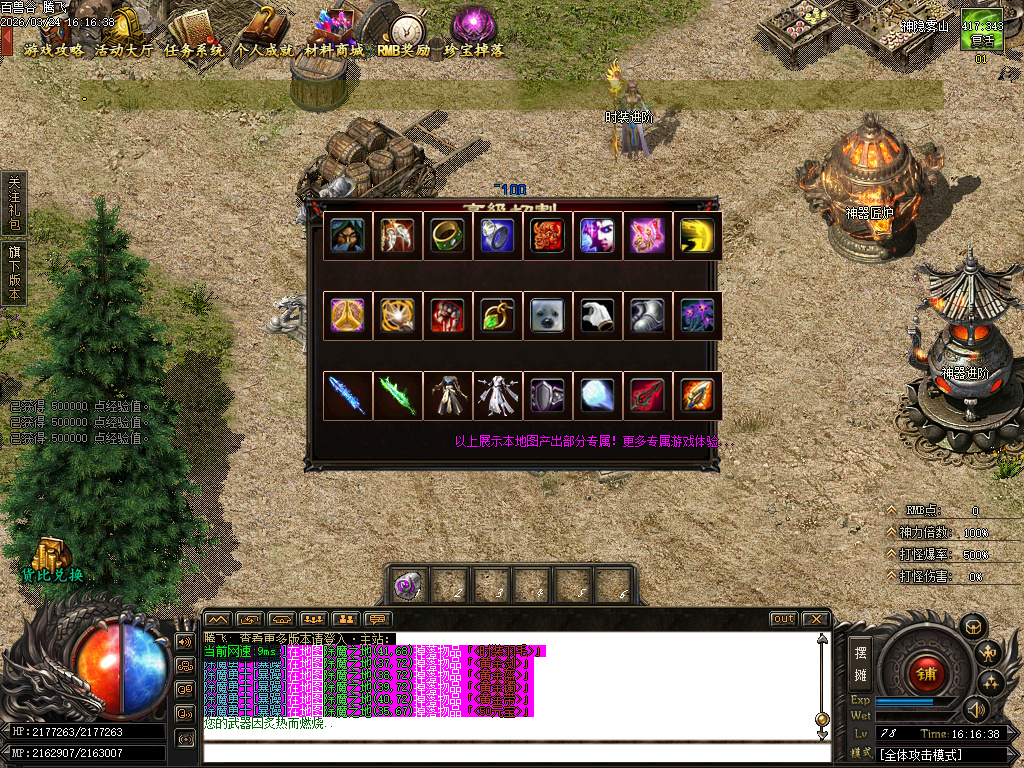
Task: Open the 游戏攻略 game guide menu
Action: (54, 49)
